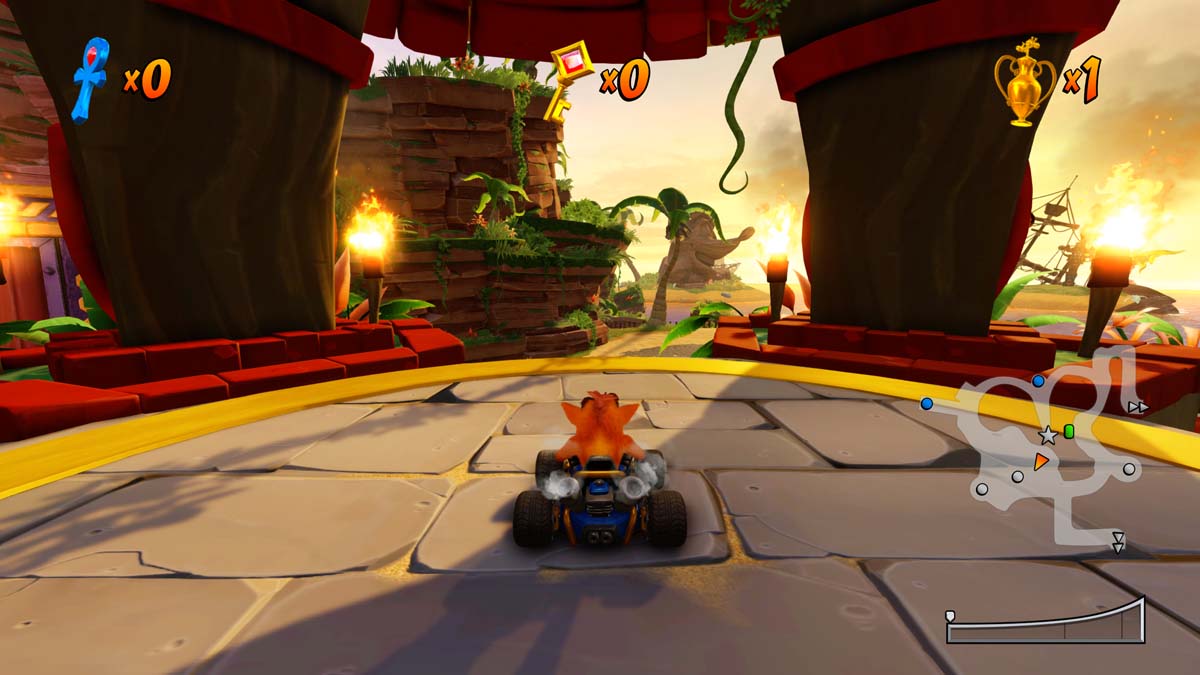Select the golden key counter icon
Viewport: 1200px width, 675px height.
pyautogui.click(x=568, y=80)
